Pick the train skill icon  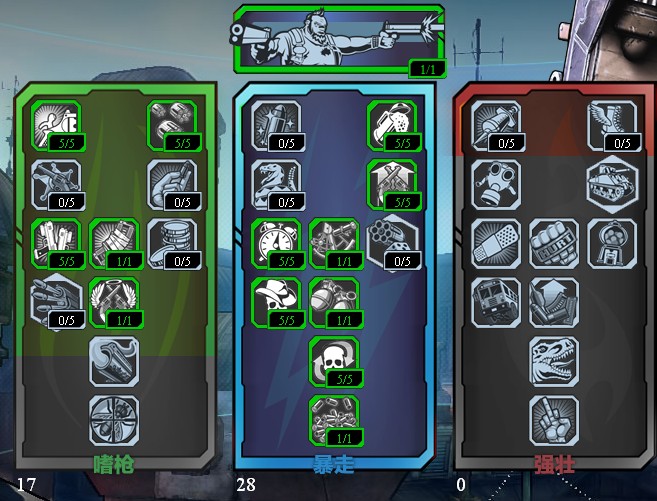pyautogui.click(x=495, y=301)
